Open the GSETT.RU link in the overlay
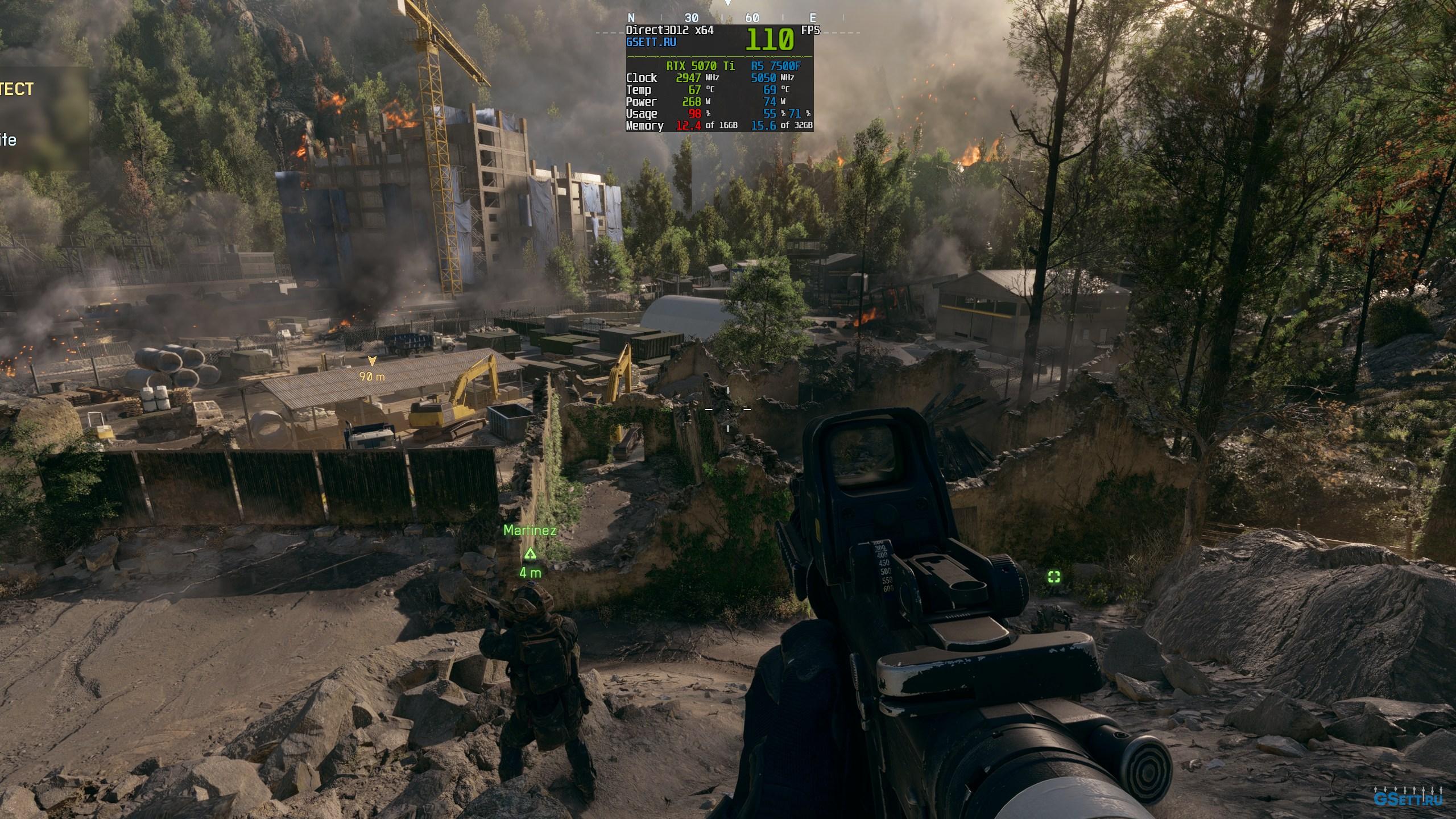Image resolution: width=1456 pixels, height=819 pixels. [651, 43]
